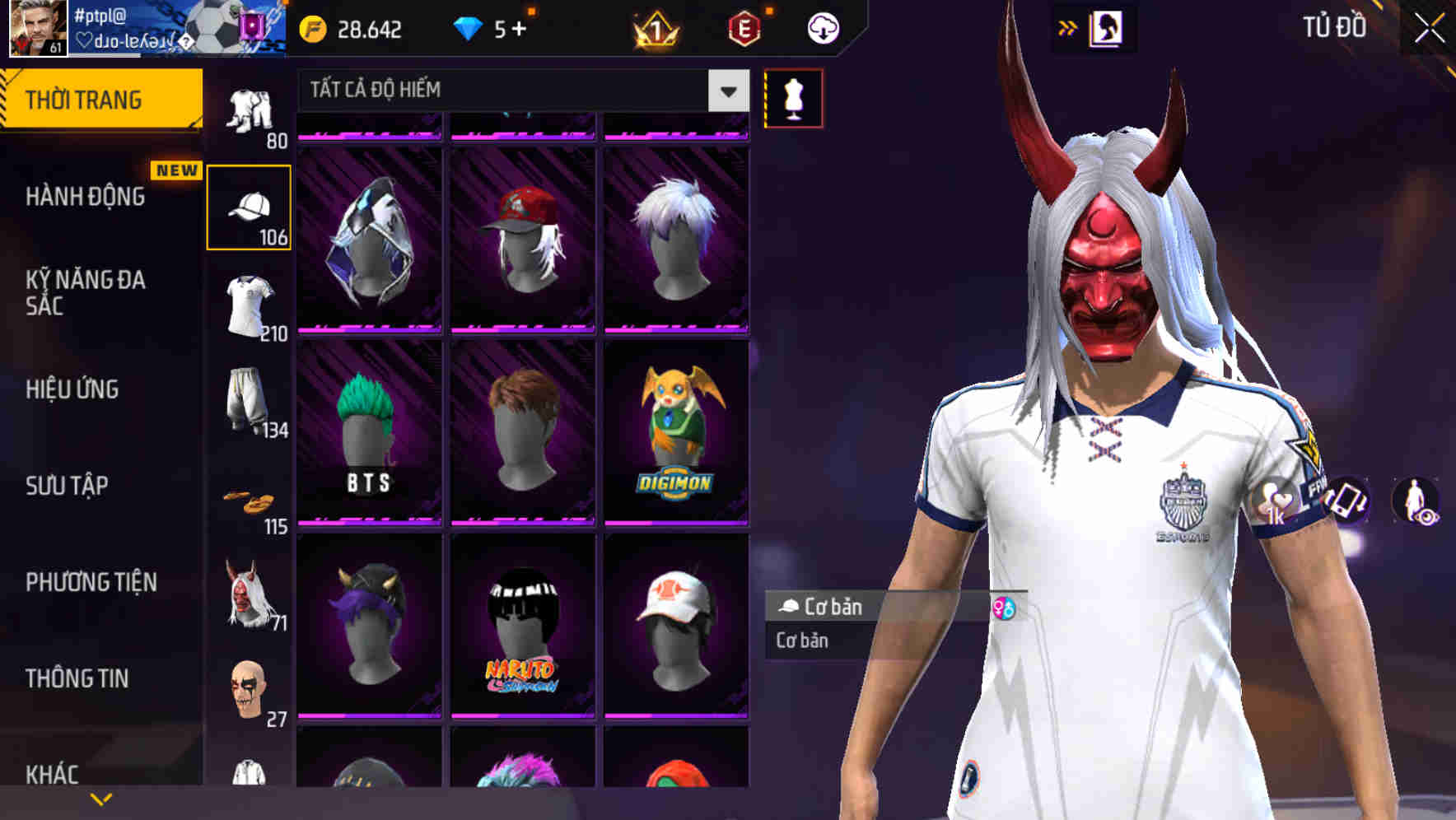Expand the bottom sidebar chevron
The image size is (1456, 820).
tap(100, 797)
